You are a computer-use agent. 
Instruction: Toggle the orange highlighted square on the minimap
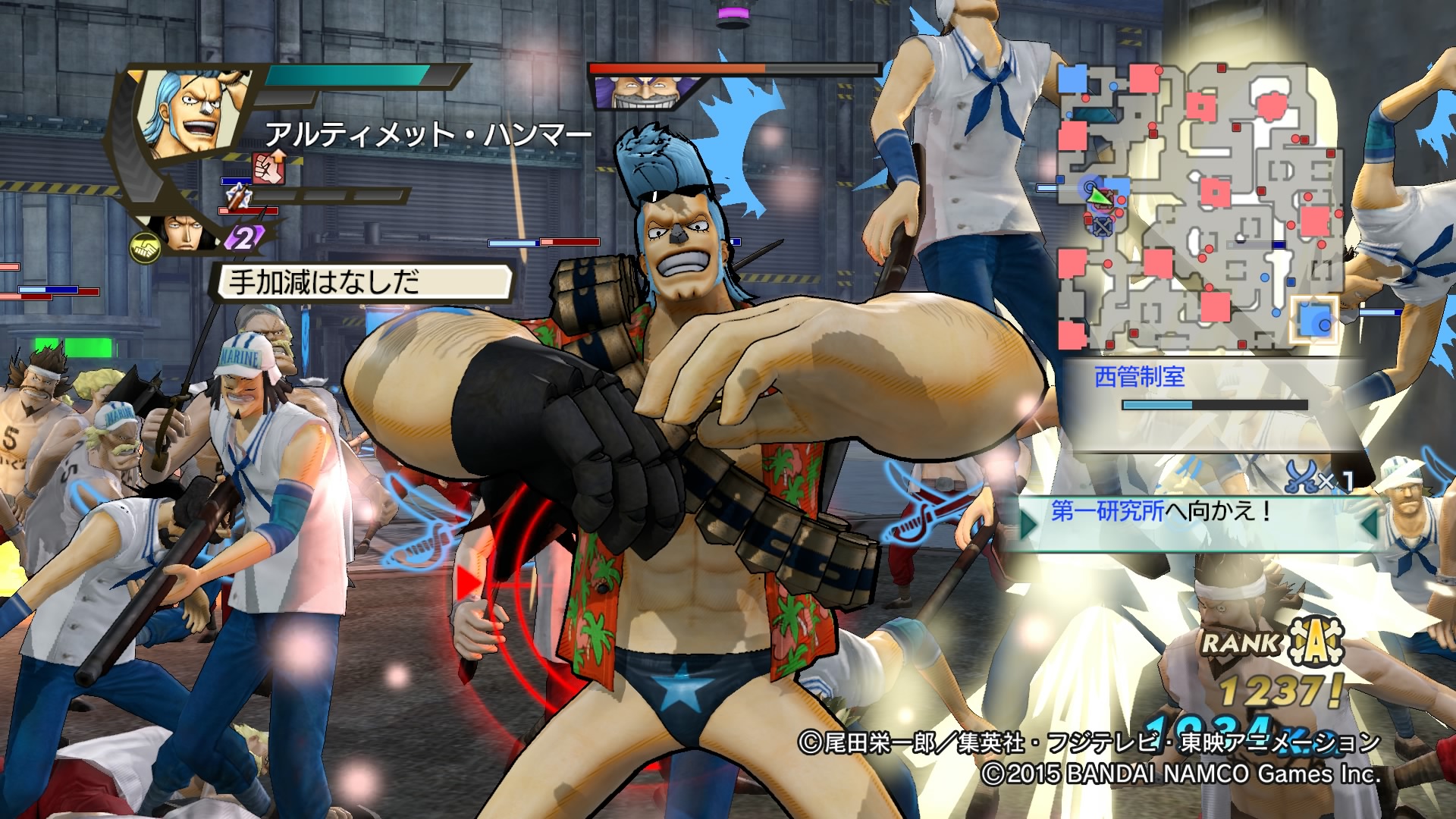coord(1315,319)
